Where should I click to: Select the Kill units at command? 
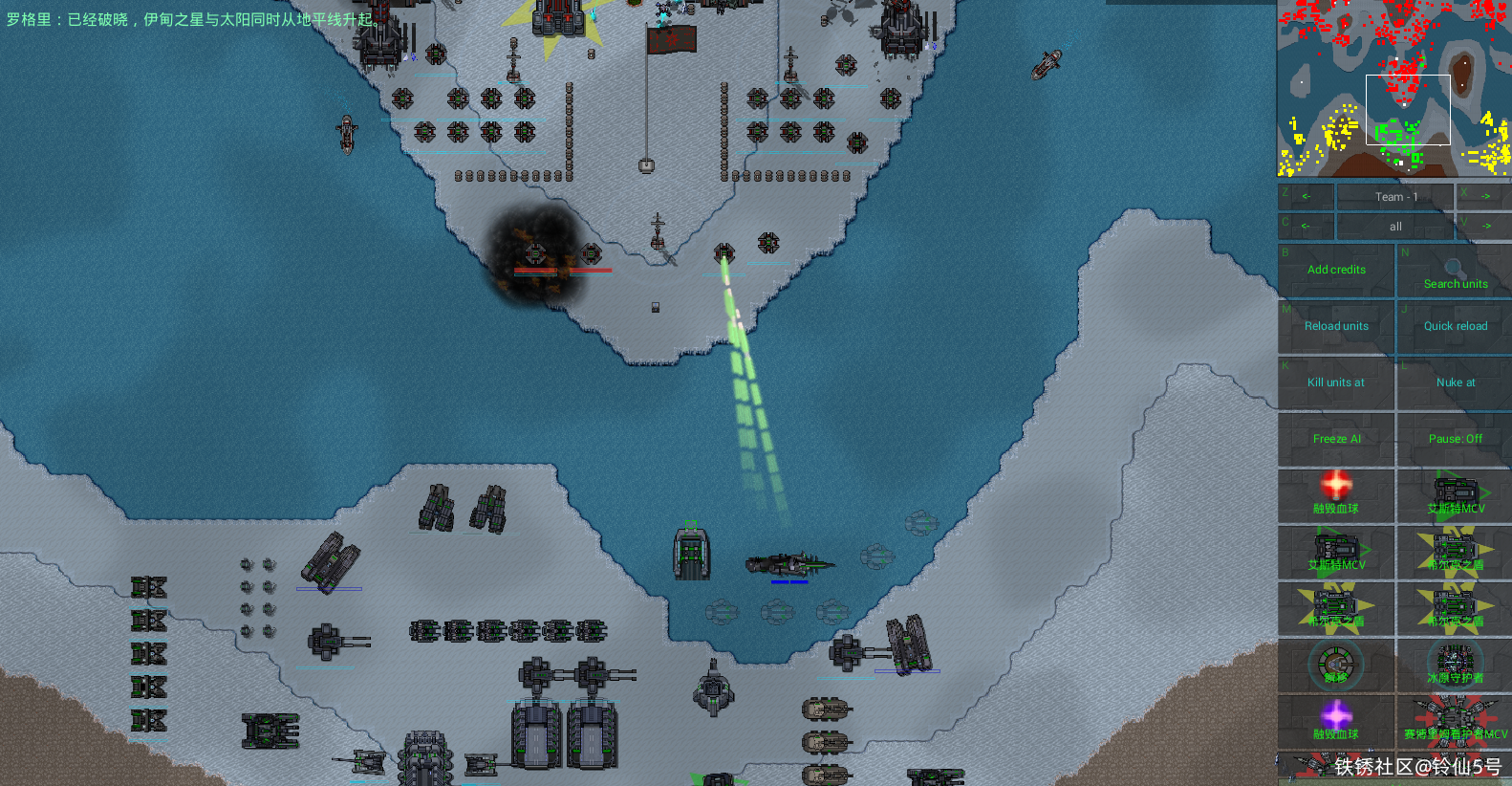click(1336, 383)
